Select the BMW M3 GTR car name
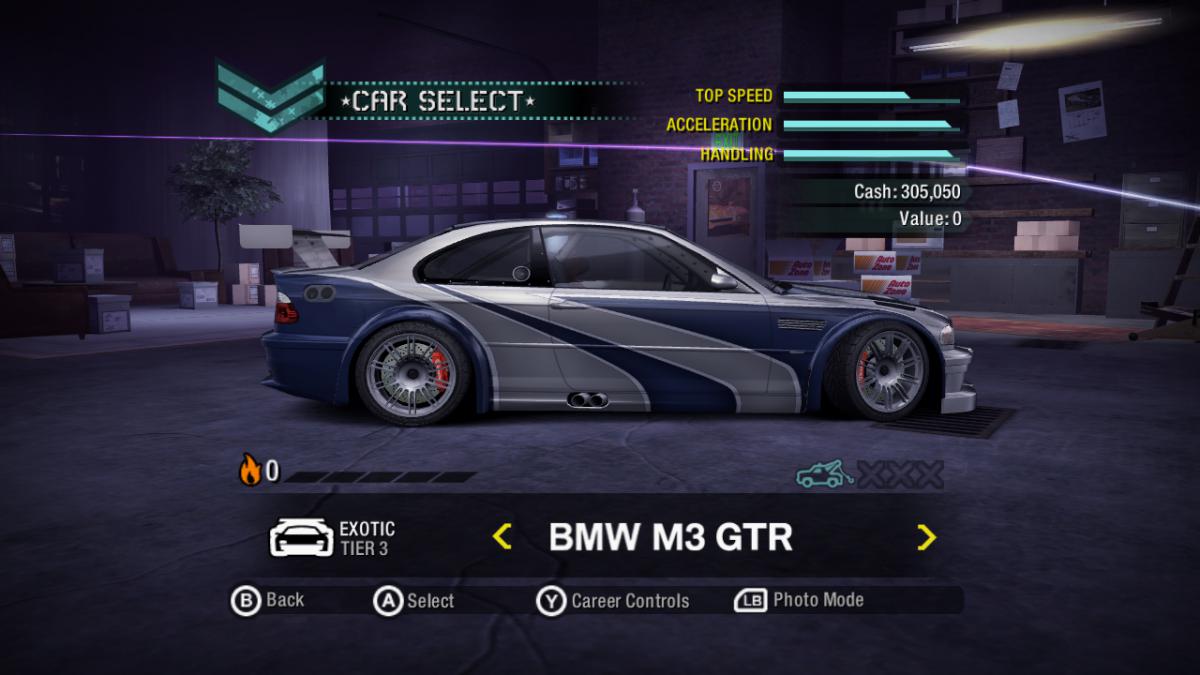The height and width of the screenshot is (675, 1200). [670, 537]
